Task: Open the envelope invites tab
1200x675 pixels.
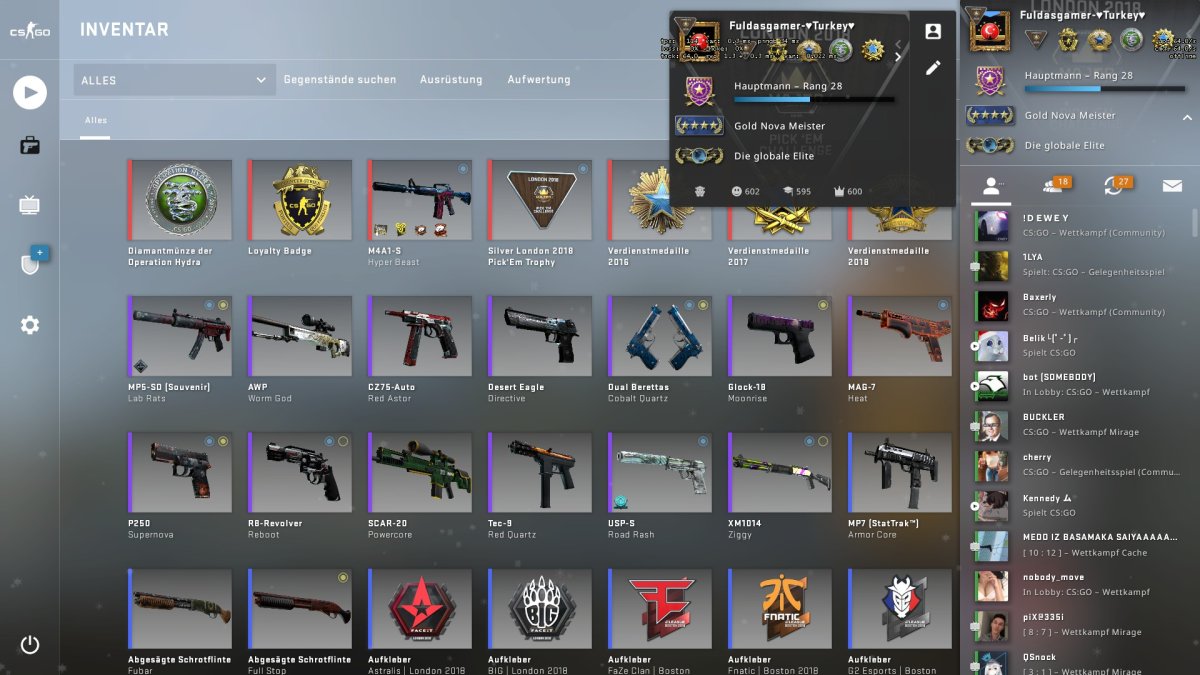Action: tap(1171, 186)
